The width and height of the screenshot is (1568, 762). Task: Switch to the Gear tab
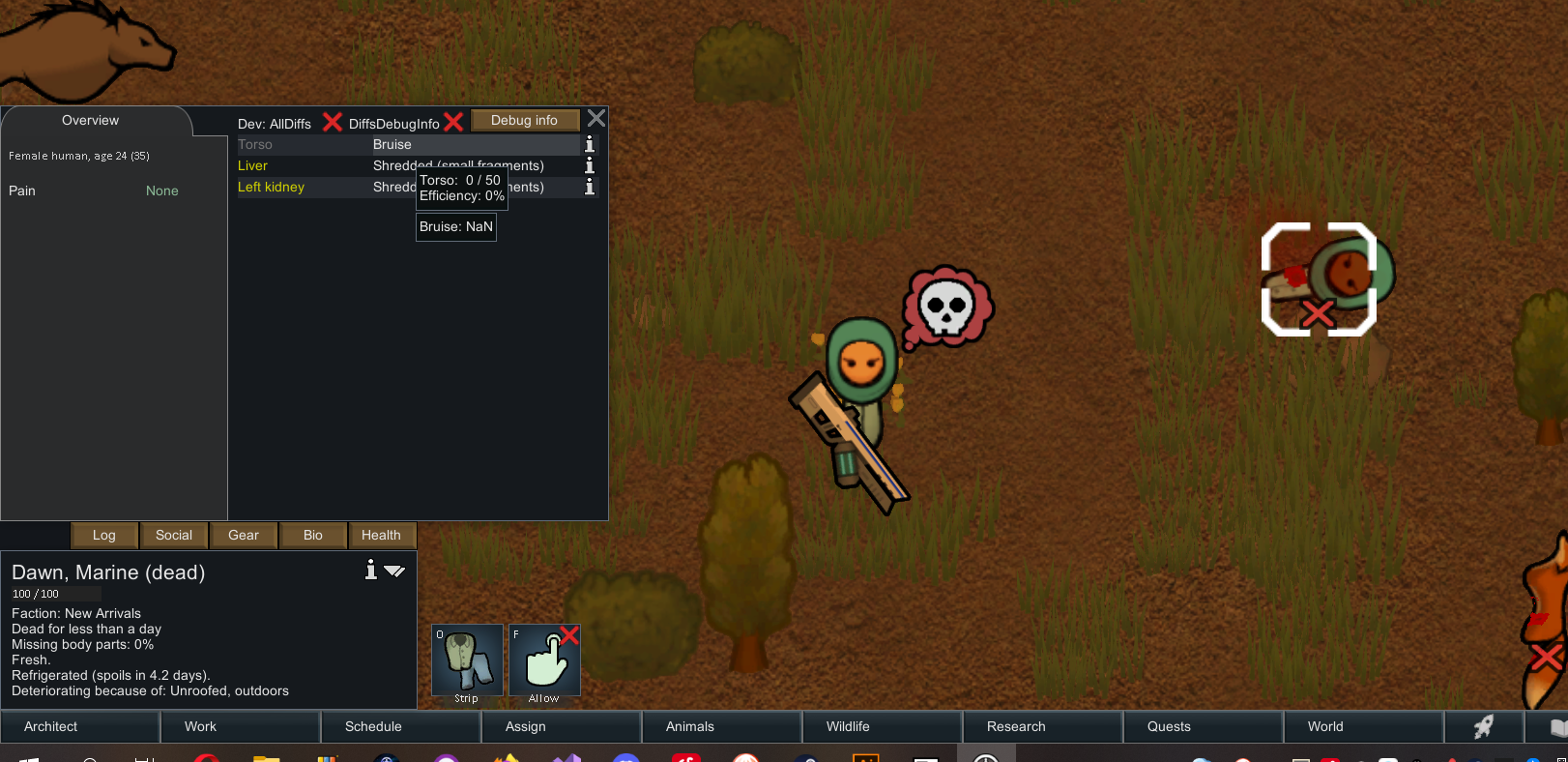click(243, 535)
